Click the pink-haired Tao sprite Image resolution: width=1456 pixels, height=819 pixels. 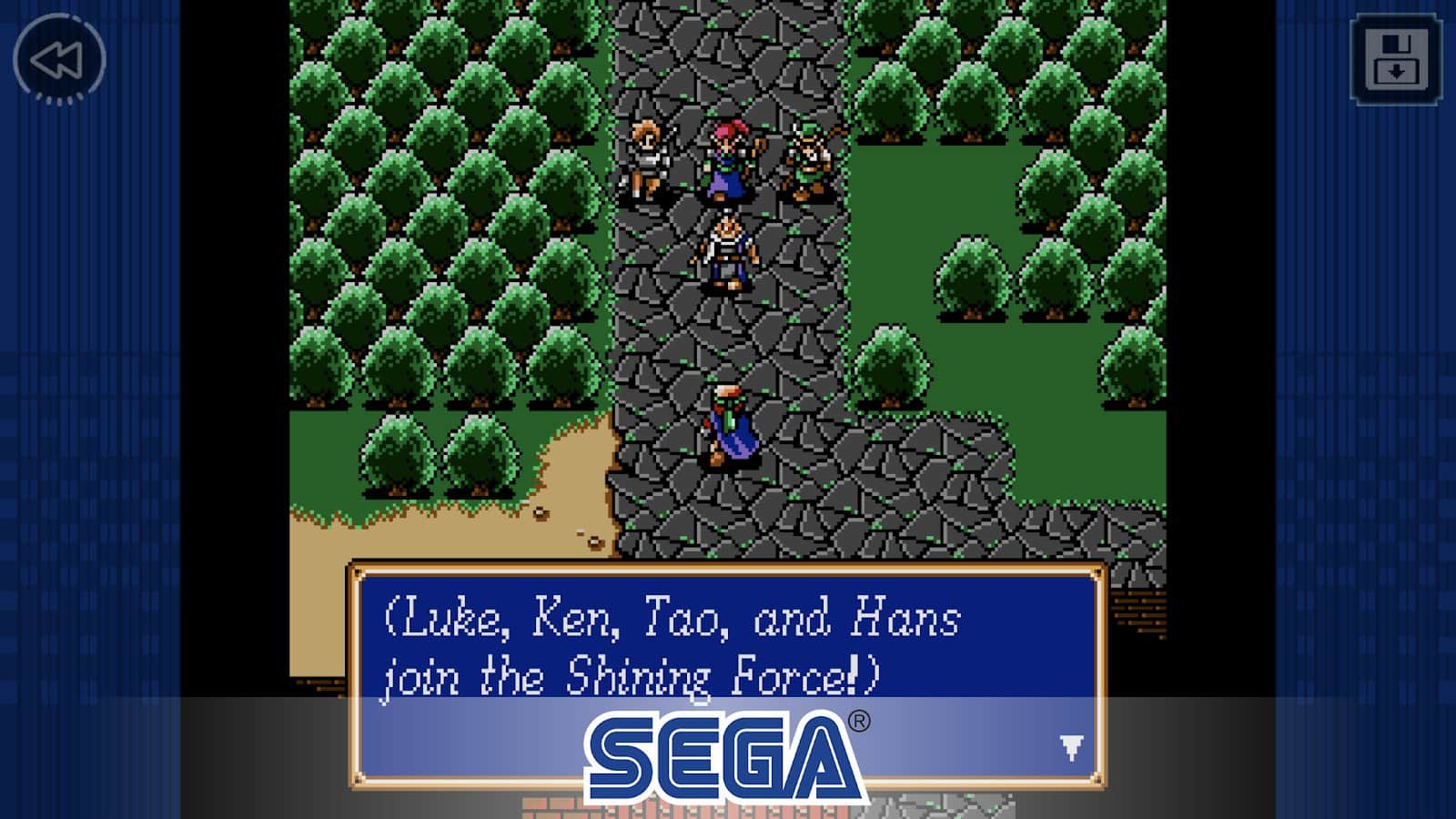click(726, 157)
